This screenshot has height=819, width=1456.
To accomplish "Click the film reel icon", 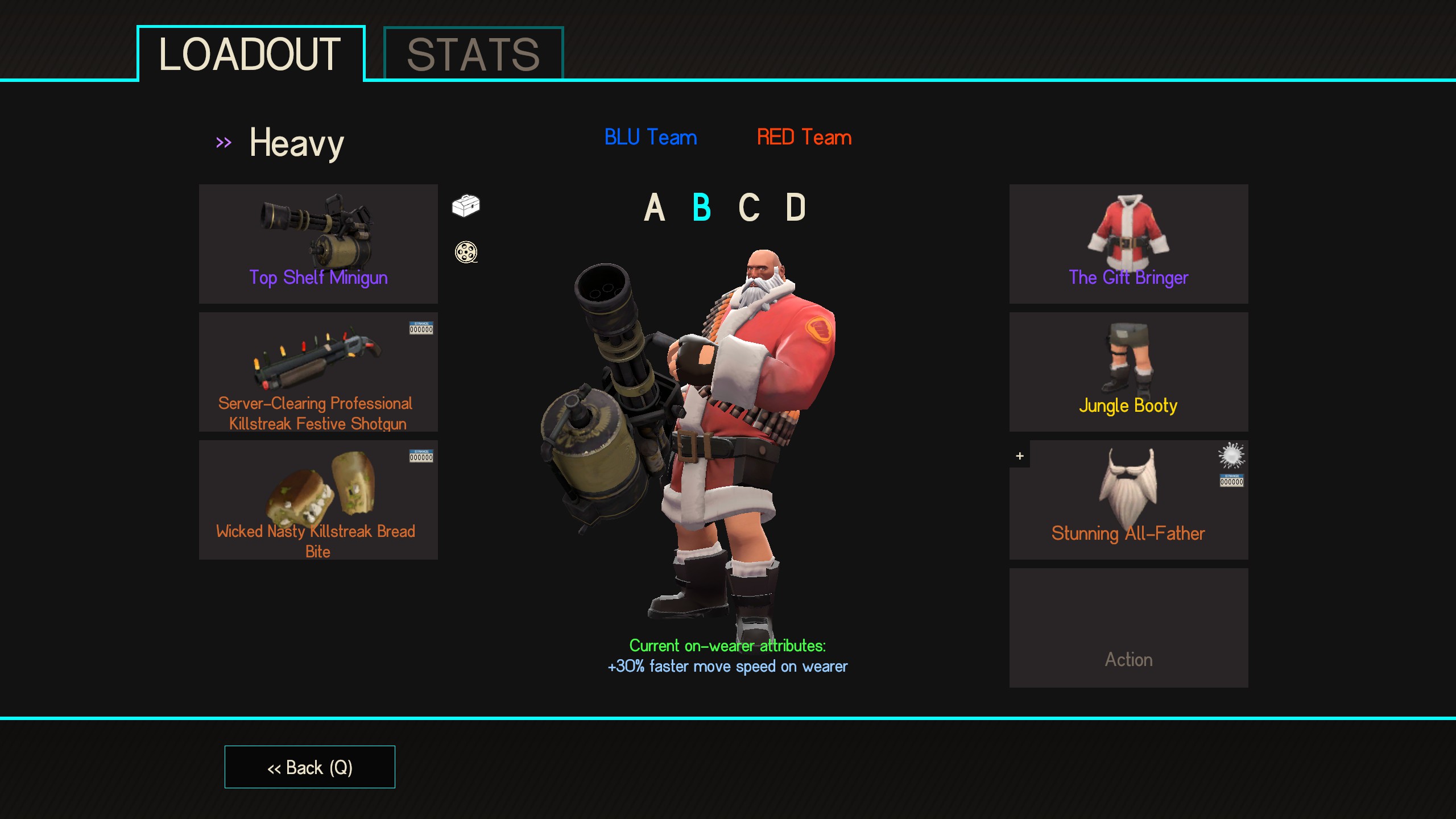I will click(x=466, y=252).
